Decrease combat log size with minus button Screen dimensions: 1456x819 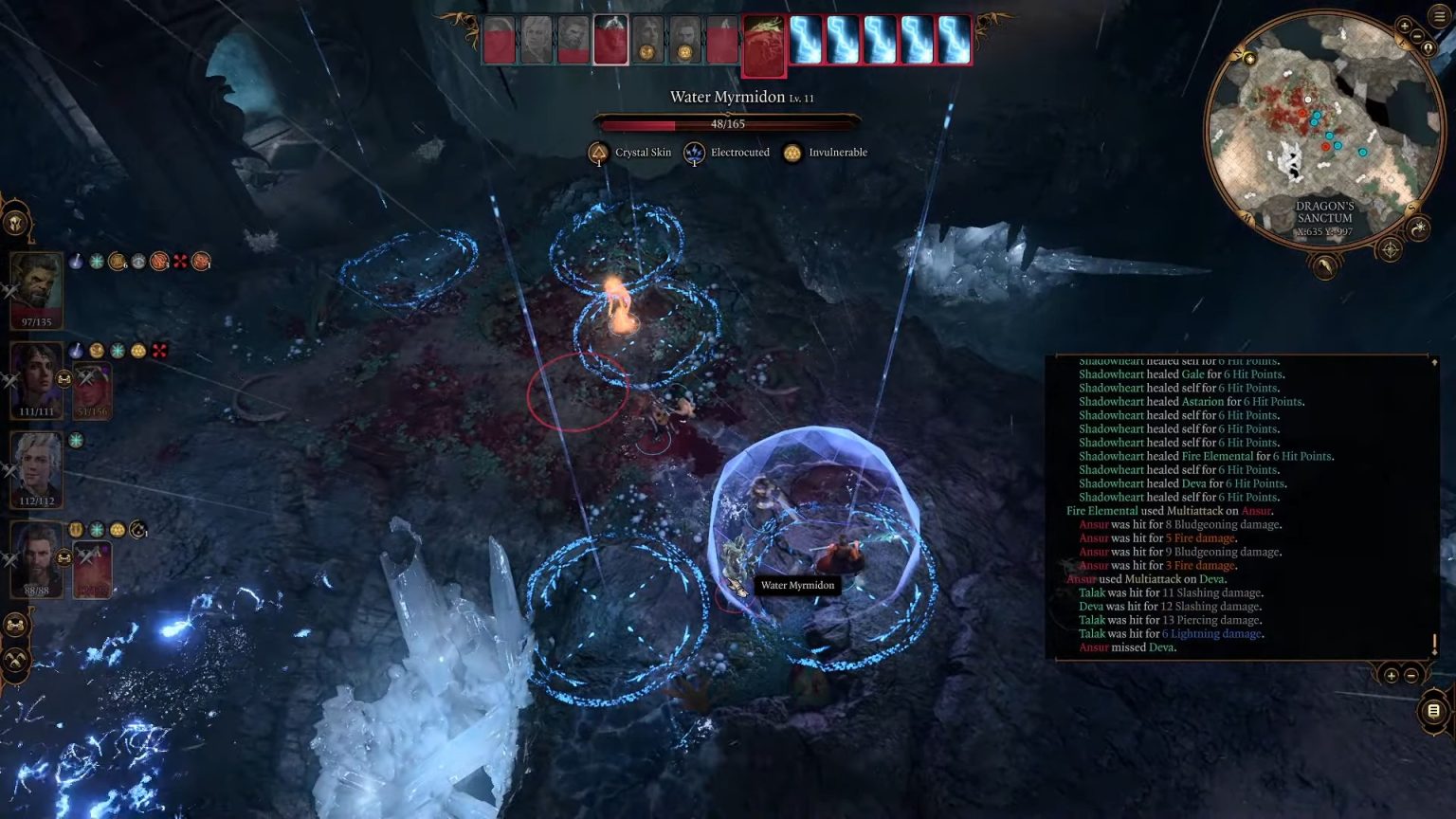point(1410,675)
